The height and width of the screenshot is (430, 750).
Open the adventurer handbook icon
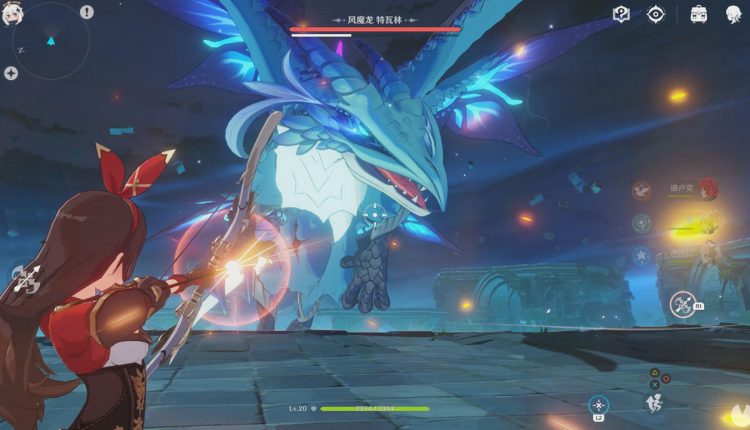point(620,14)
